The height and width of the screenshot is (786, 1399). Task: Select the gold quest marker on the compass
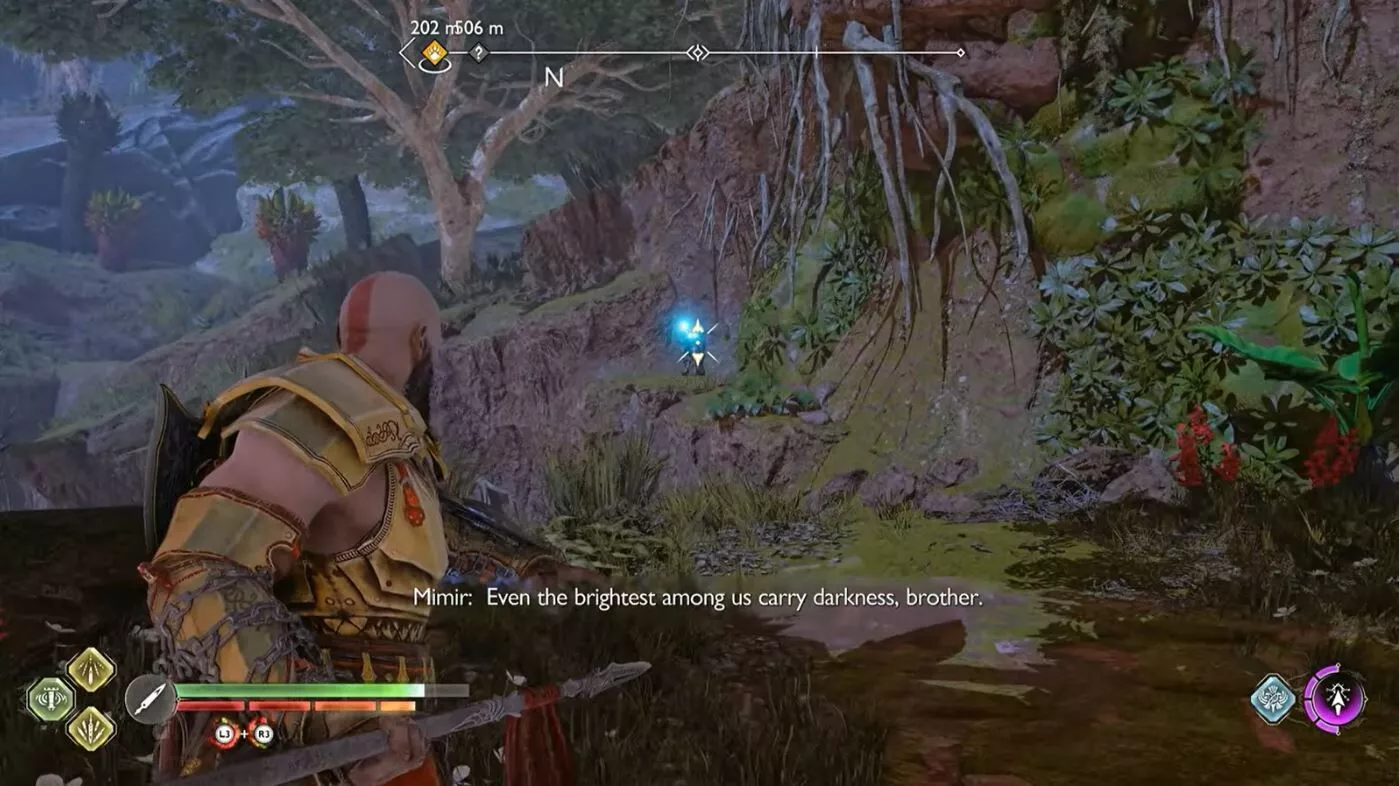coord(433,52)
